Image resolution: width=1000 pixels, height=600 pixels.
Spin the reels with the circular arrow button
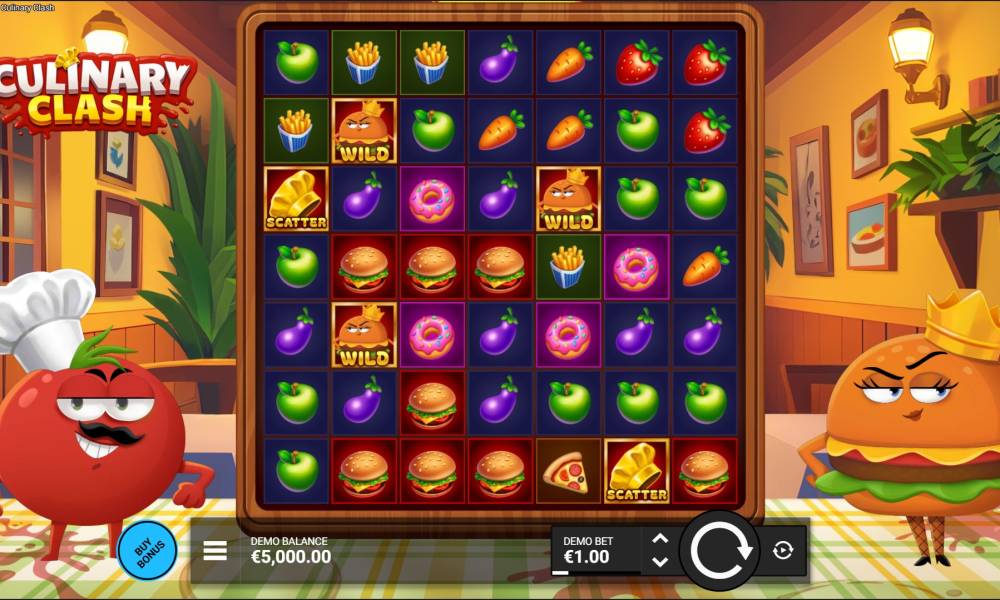720,549
